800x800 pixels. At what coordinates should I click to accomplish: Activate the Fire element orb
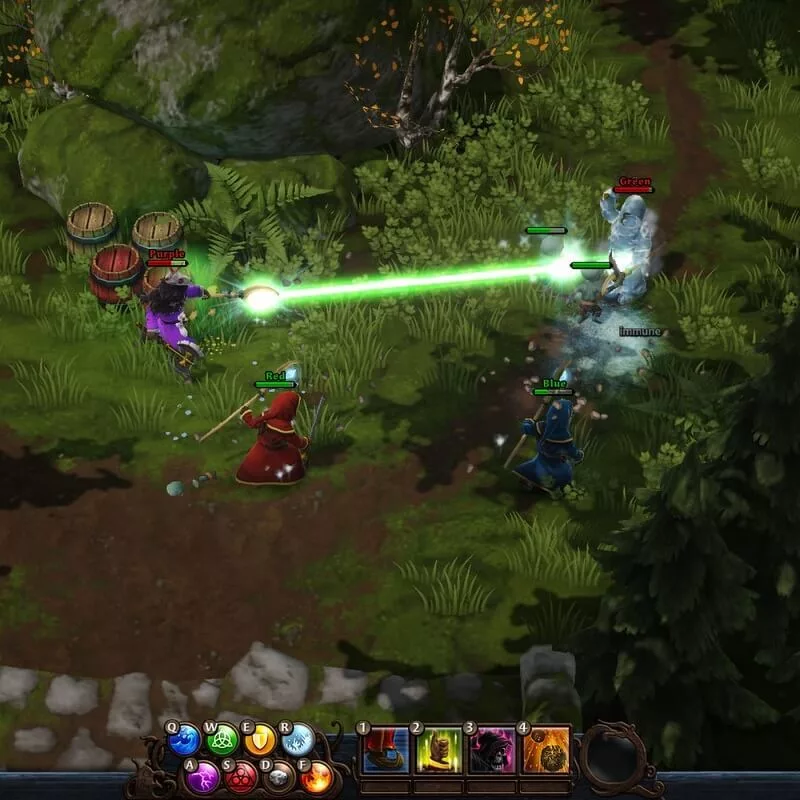pyautogui.click(x=316, y=776)
